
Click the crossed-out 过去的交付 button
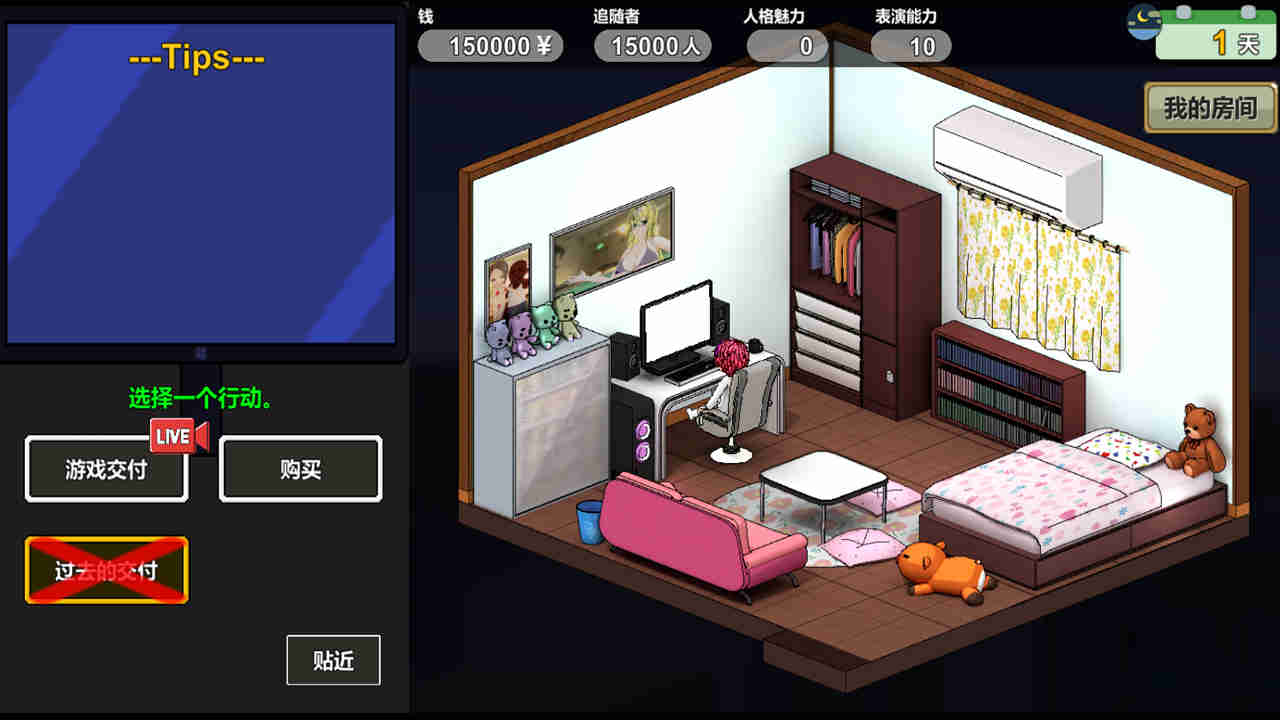[106, 570]
